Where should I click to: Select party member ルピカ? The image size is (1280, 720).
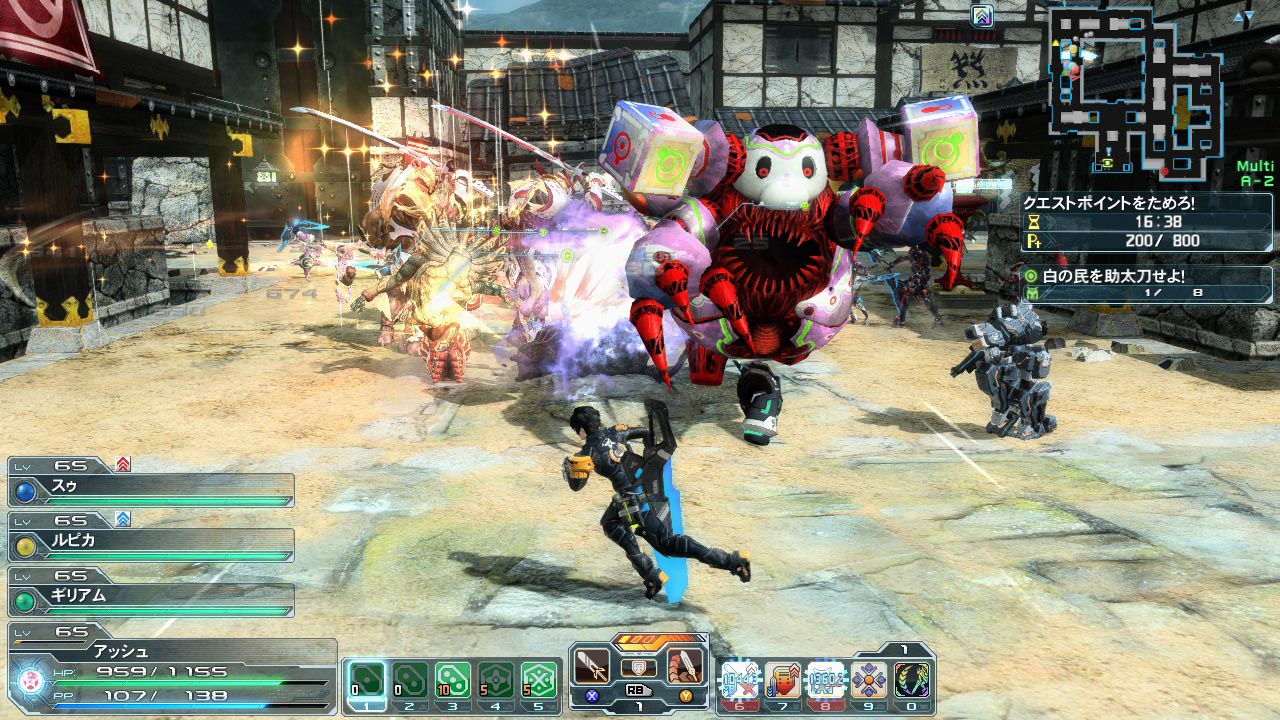pyautogui.click(x=150, y=545)
